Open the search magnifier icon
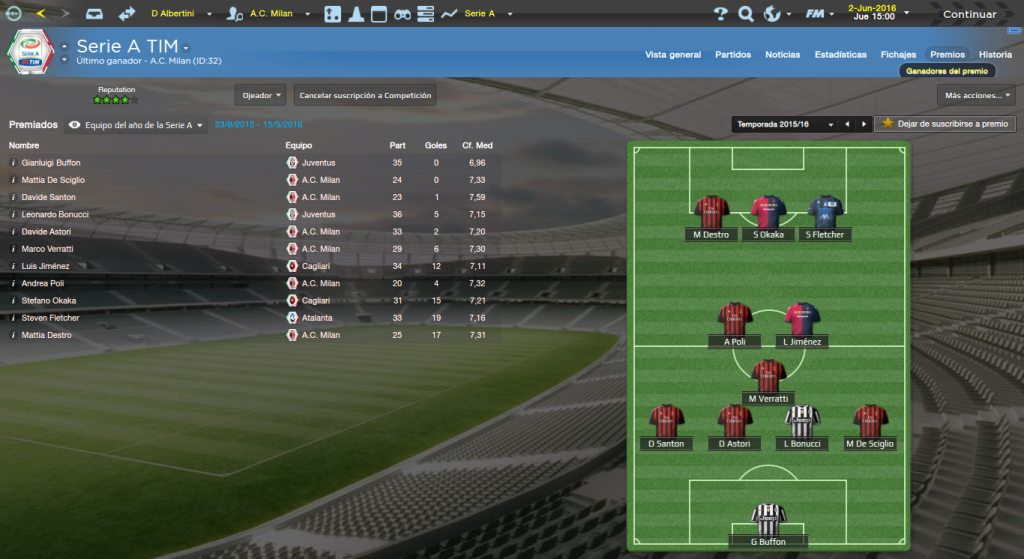The image size is (1024, 559). tap(745, 14)
